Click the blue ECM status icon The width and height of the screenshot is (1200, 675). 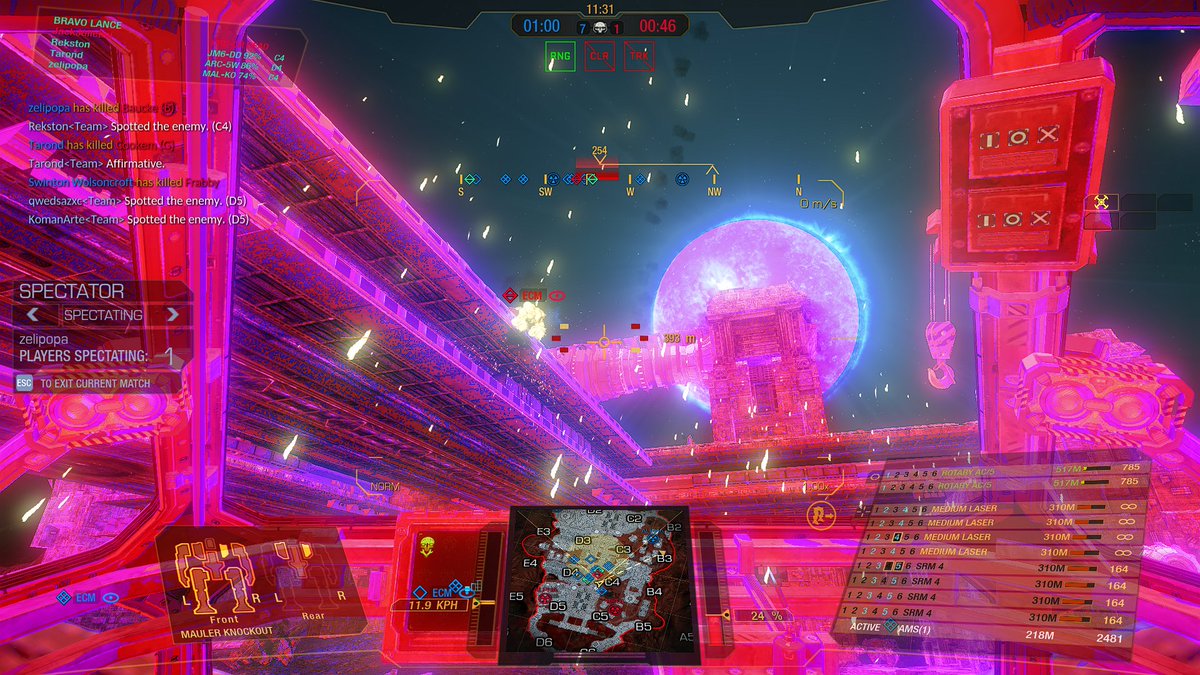(64, 598)
